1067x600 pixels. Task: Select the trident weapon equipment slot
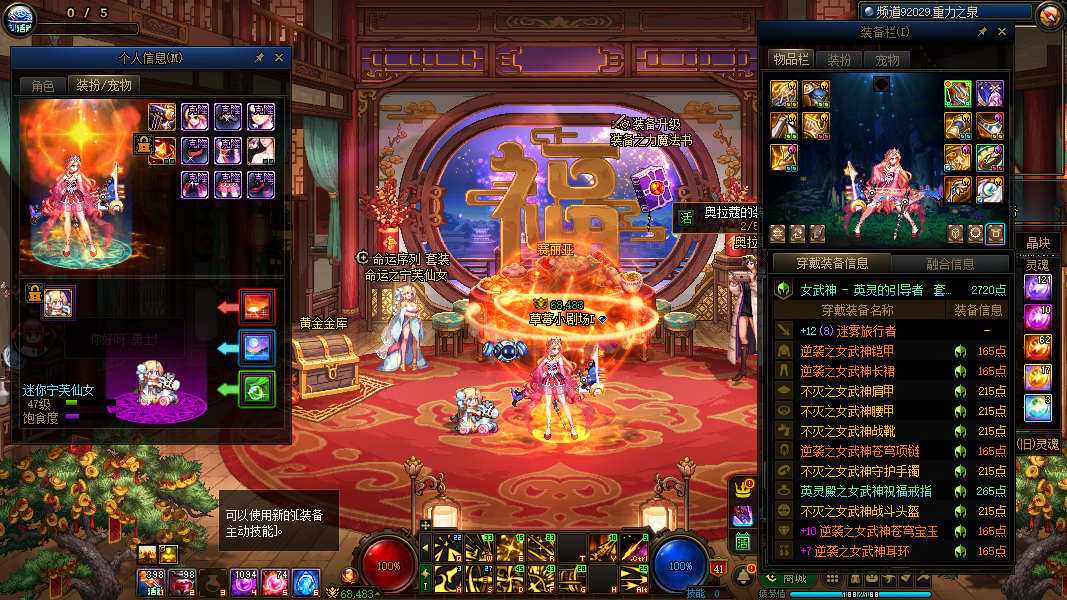(958, 94)
